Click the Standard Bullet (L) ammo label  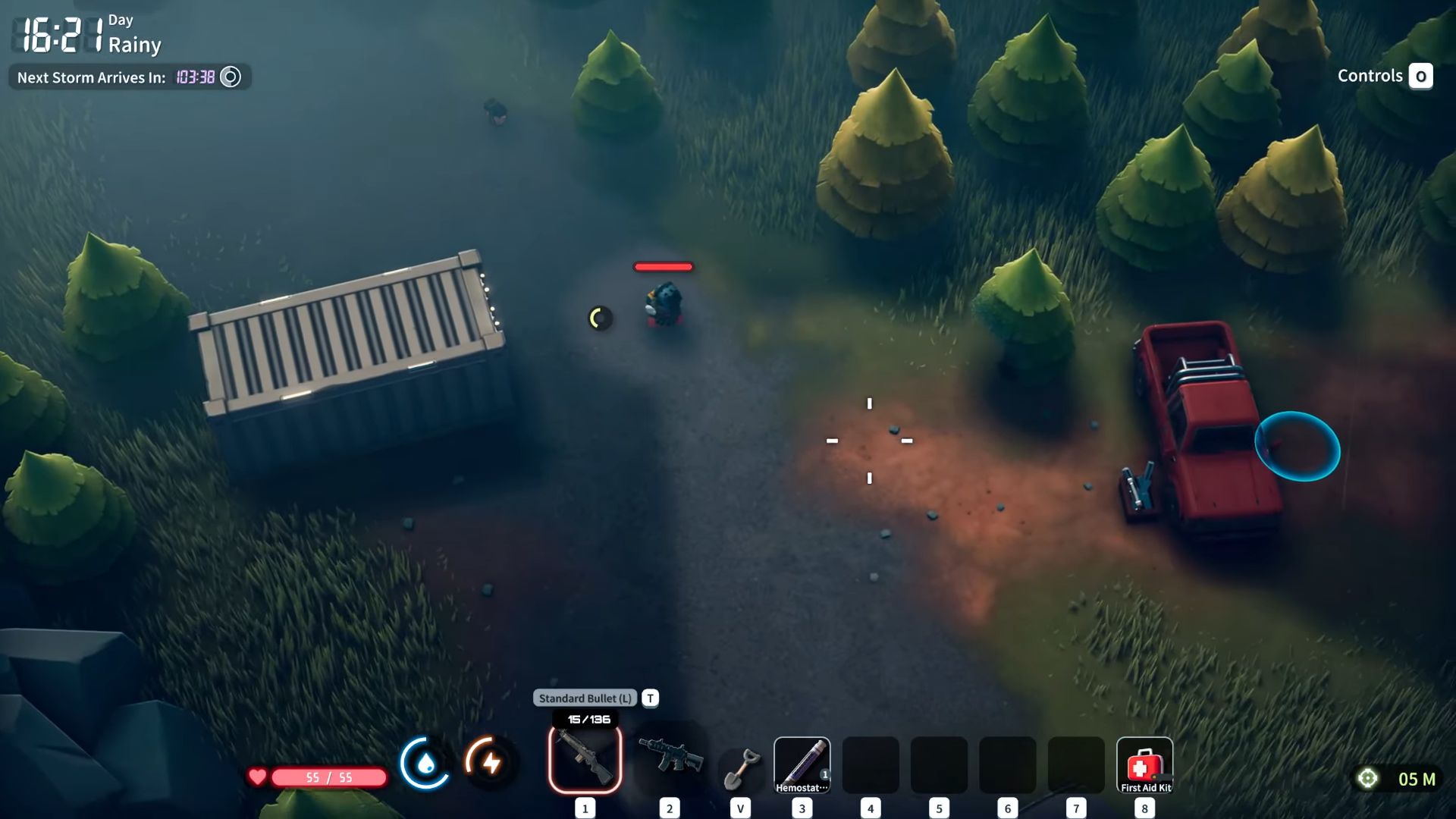tap(584, 698)
